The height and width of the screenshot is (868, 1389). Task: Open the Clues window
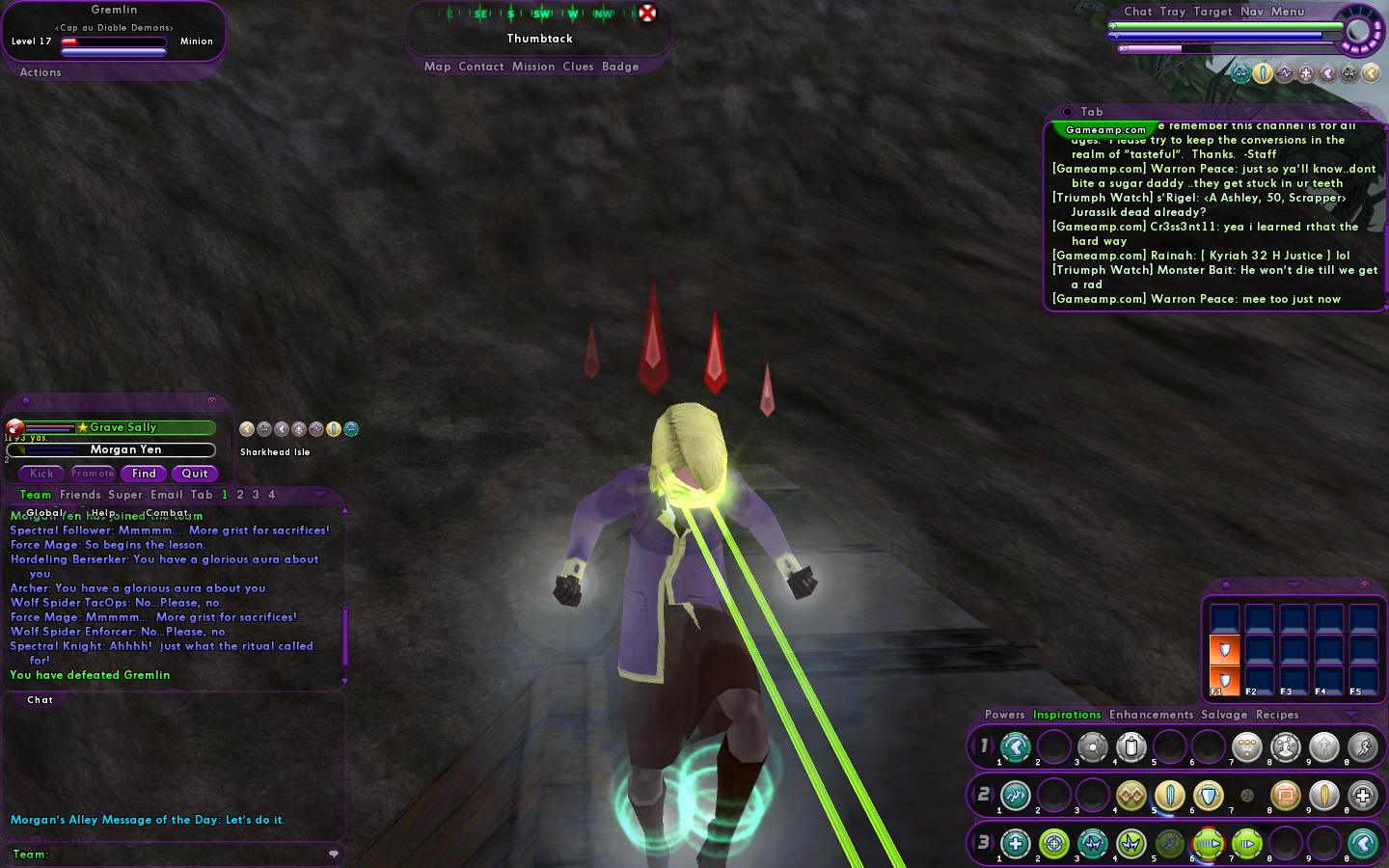578,67
